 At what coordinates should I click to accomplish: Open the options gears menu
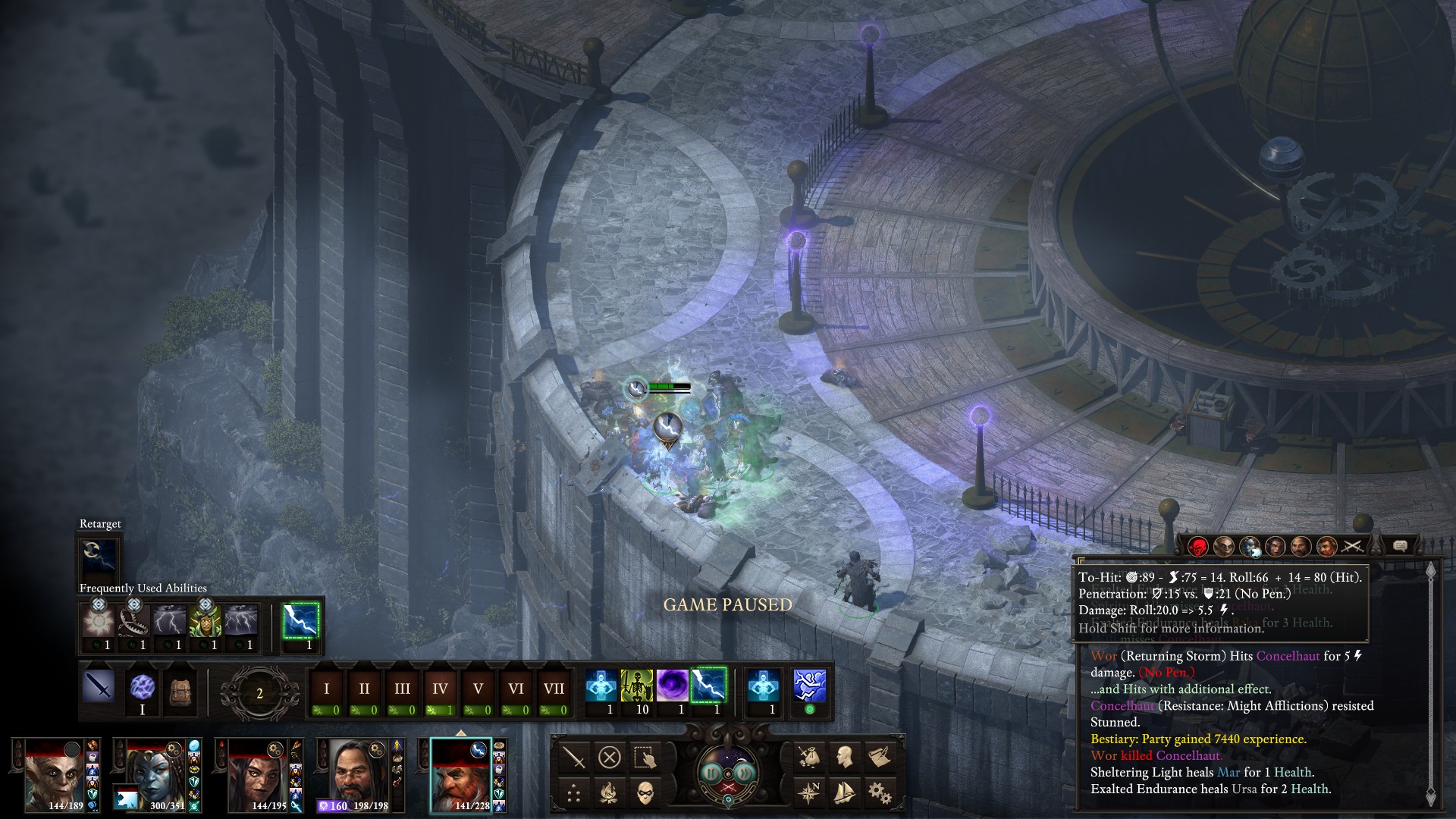coord(880,793)
